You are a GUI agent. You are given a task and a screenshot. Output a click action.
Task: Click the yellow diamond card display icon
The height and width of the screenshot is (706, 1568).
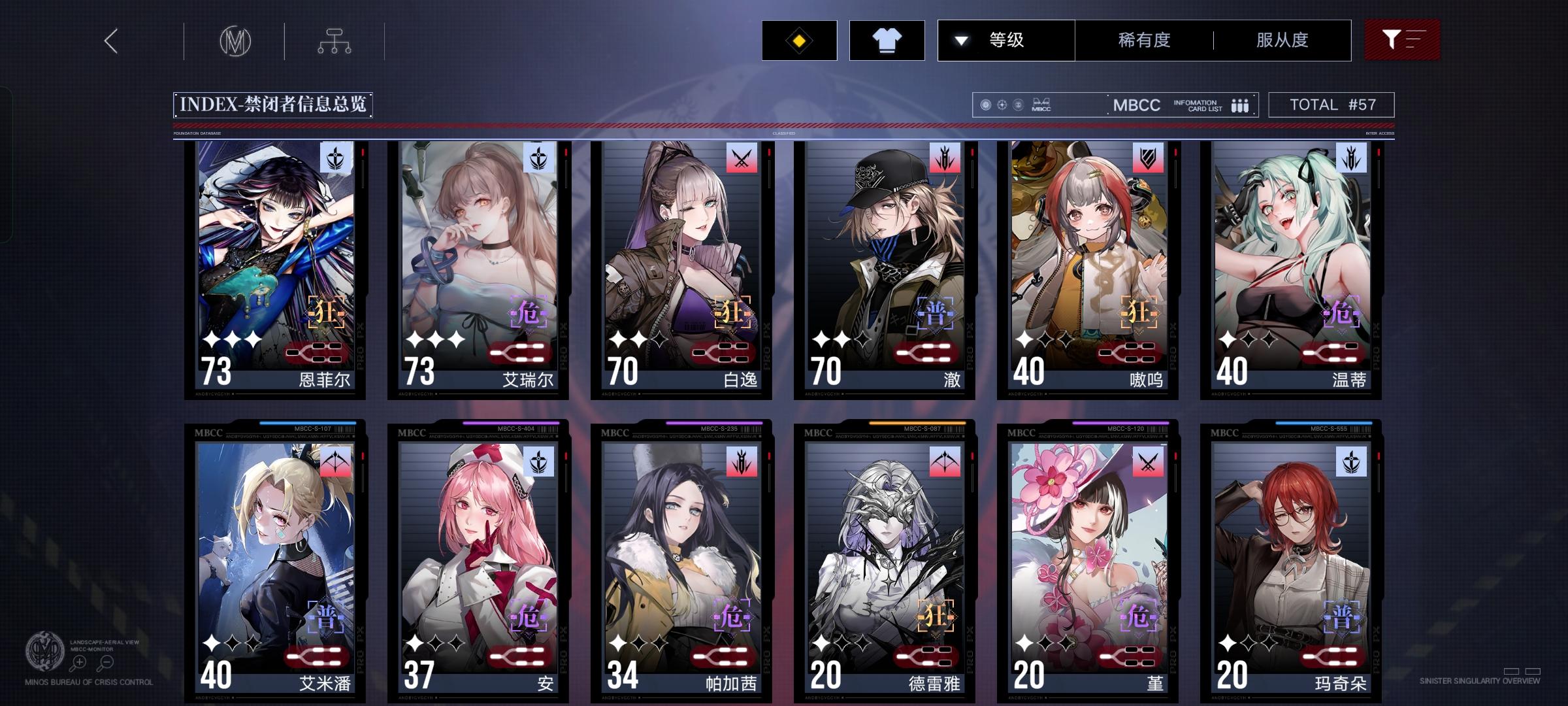(x=798, y=40)
